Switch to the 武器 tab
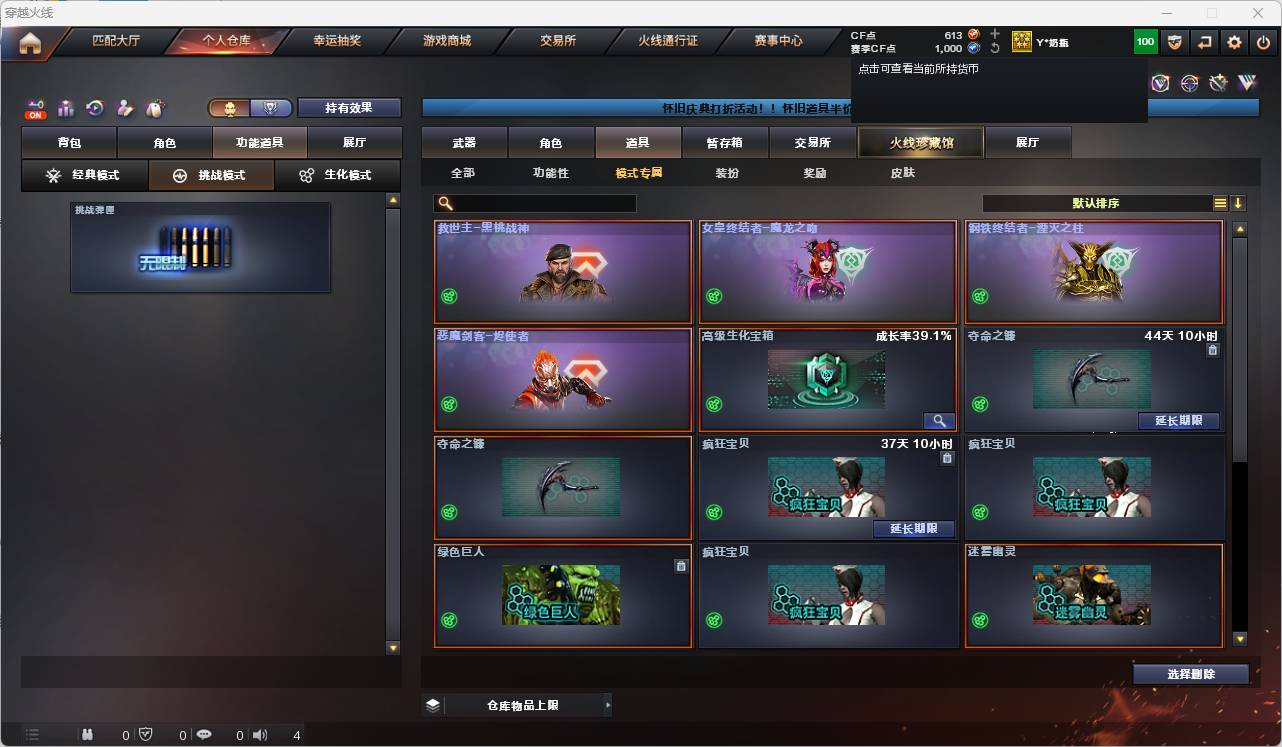This screenshot has height=747, width=1282. [x=463, y=142]
